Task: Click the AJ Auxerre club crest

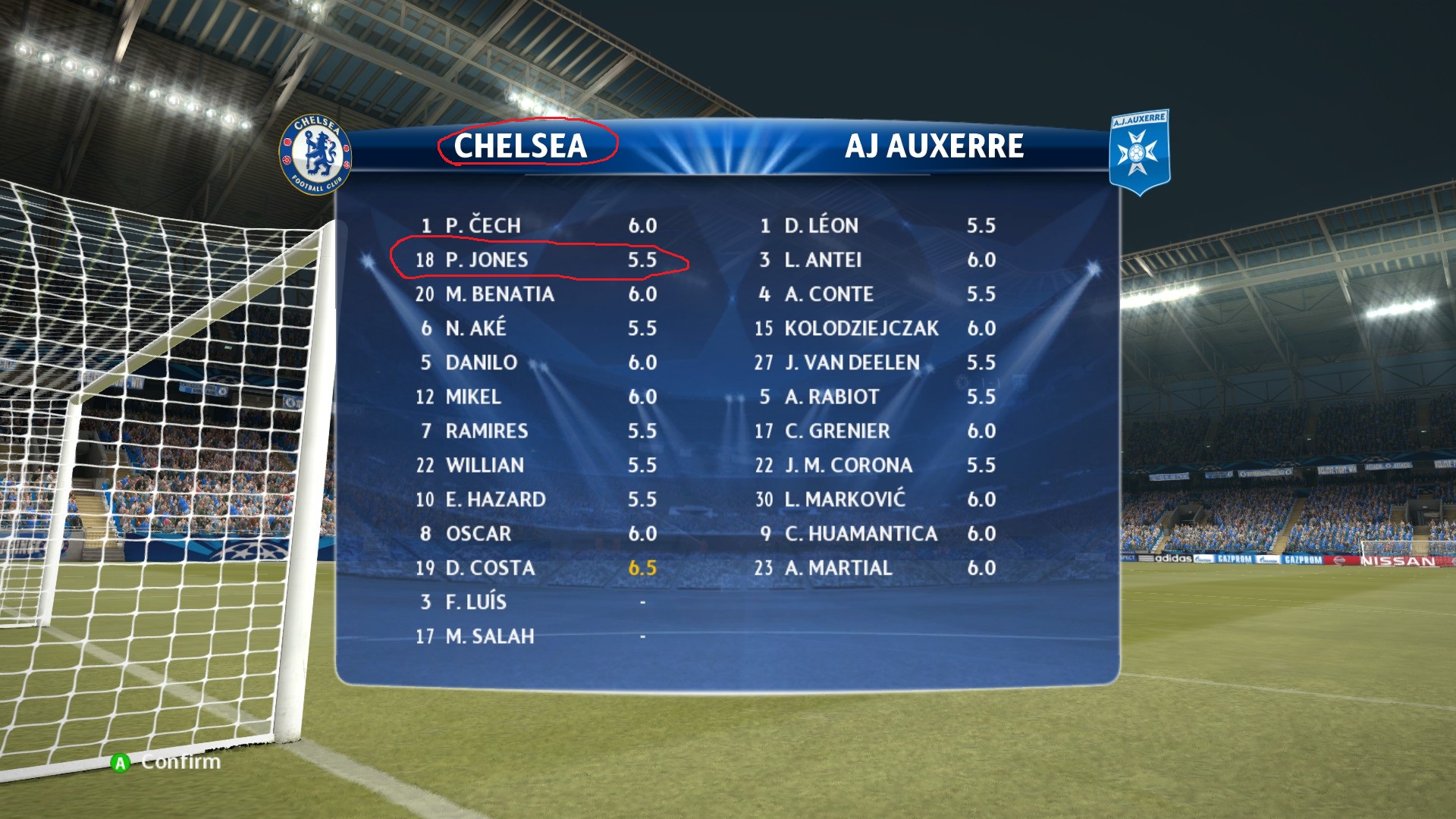Action: [1138, 152]
